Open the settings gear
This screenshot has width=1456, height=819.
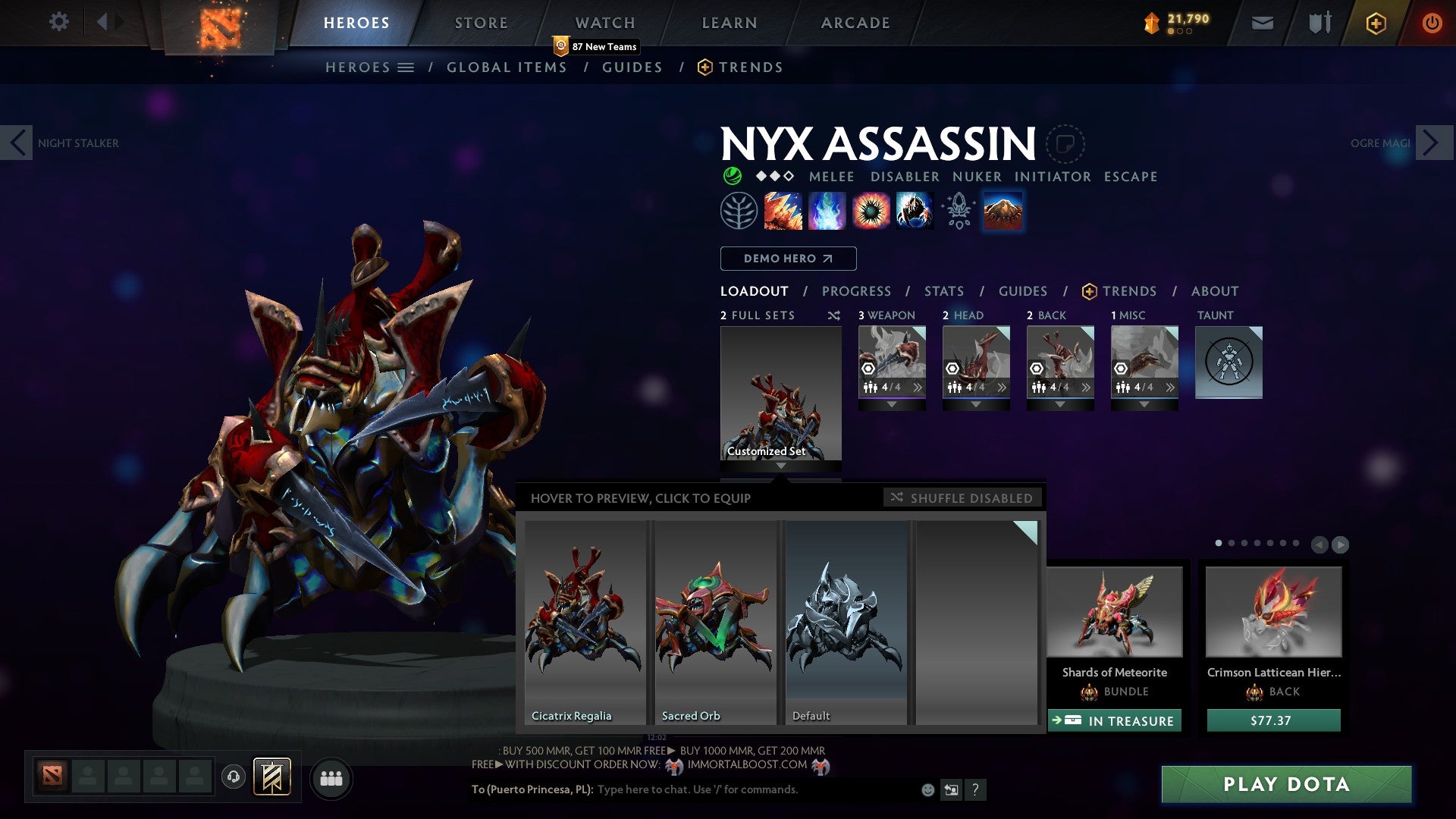click(x=58, y=21)
